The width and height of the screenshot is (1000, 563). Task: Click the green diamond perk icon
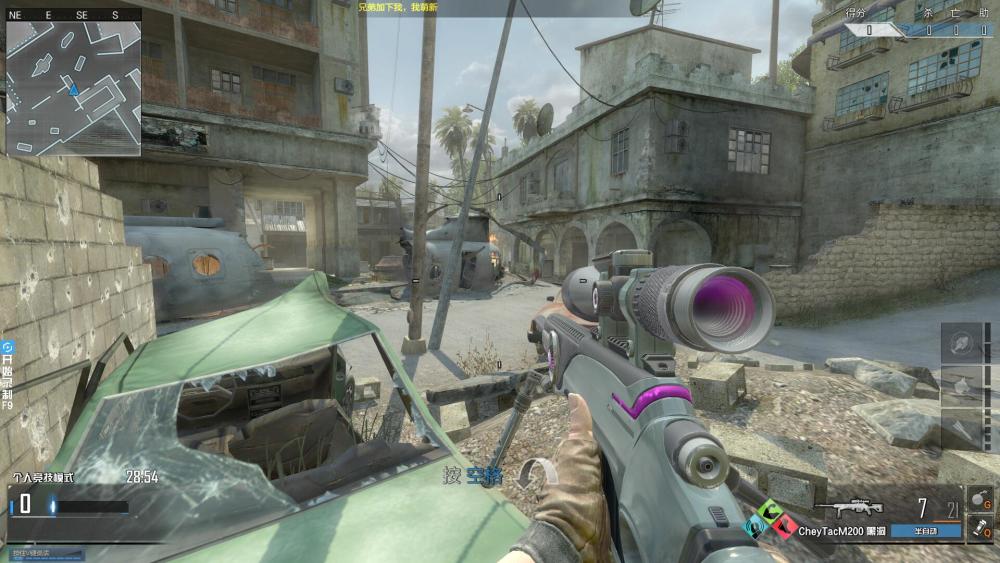click(770, 511)
